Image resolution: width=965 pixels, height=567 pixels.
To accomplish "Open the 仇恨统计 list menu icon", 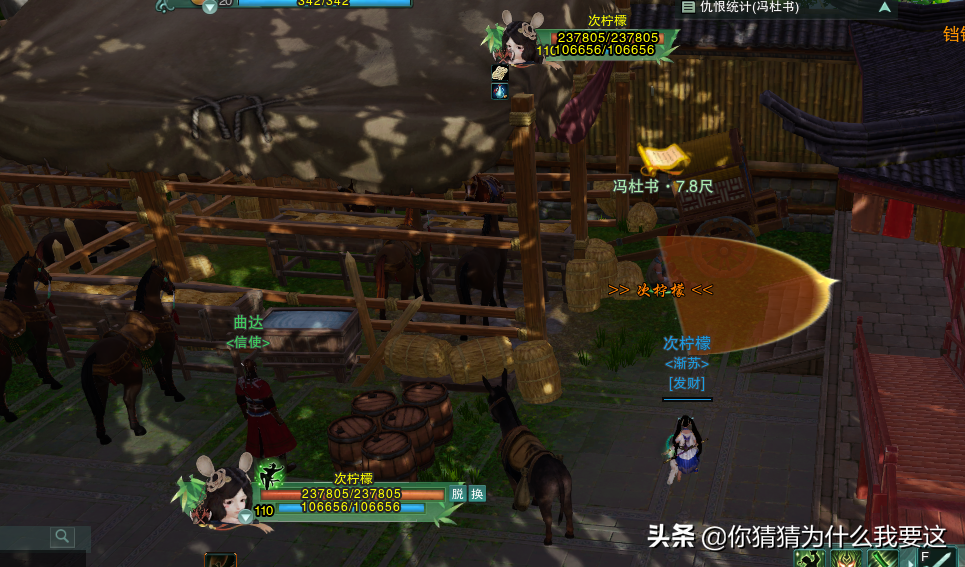I will [688, 7].
